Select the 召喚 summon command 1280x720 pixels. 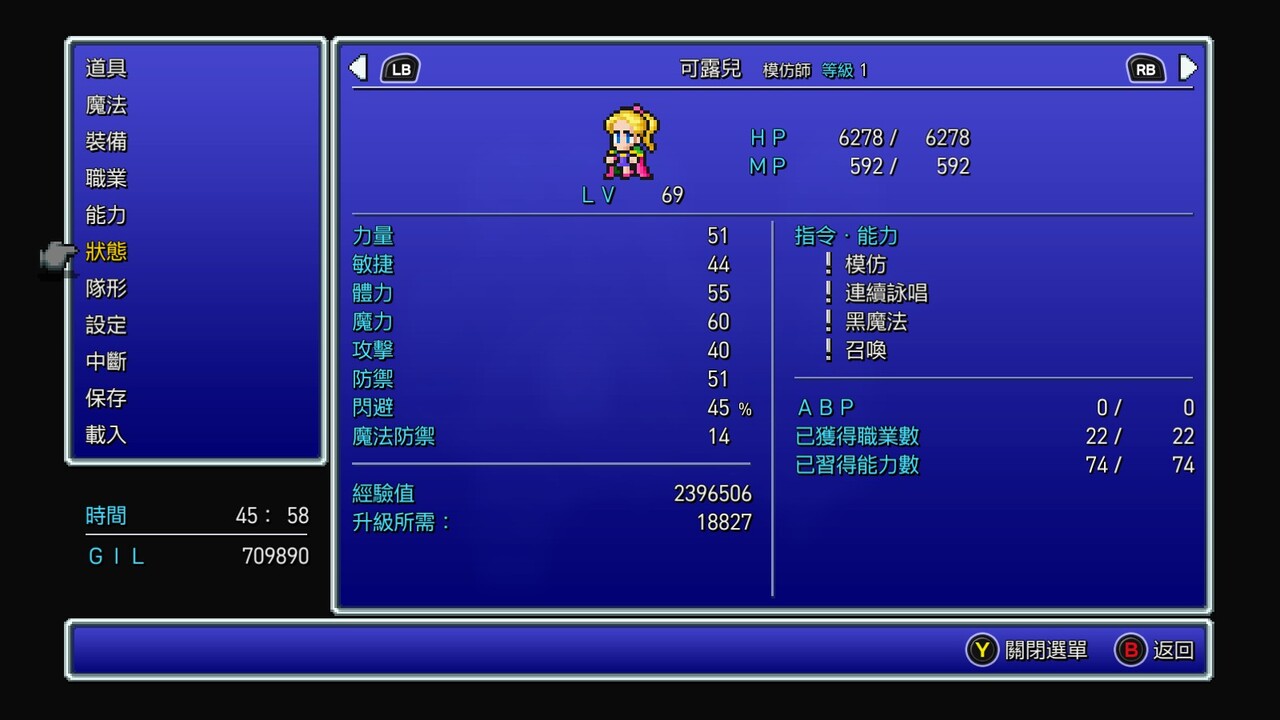(x=865, y=351)
